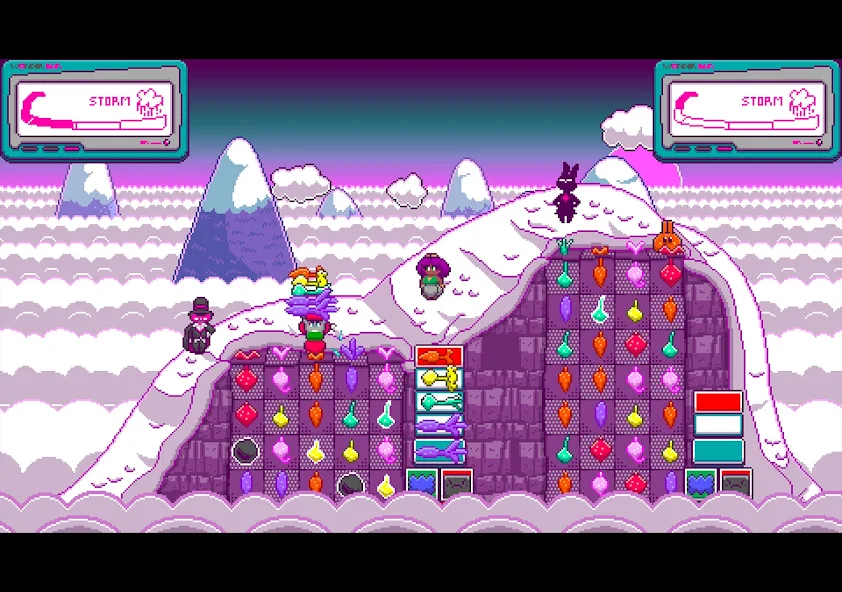Click the blue blob icon under the vegetable queue
Image resolution: width=842 pixels, height=592 pixels.
[421, 483]
